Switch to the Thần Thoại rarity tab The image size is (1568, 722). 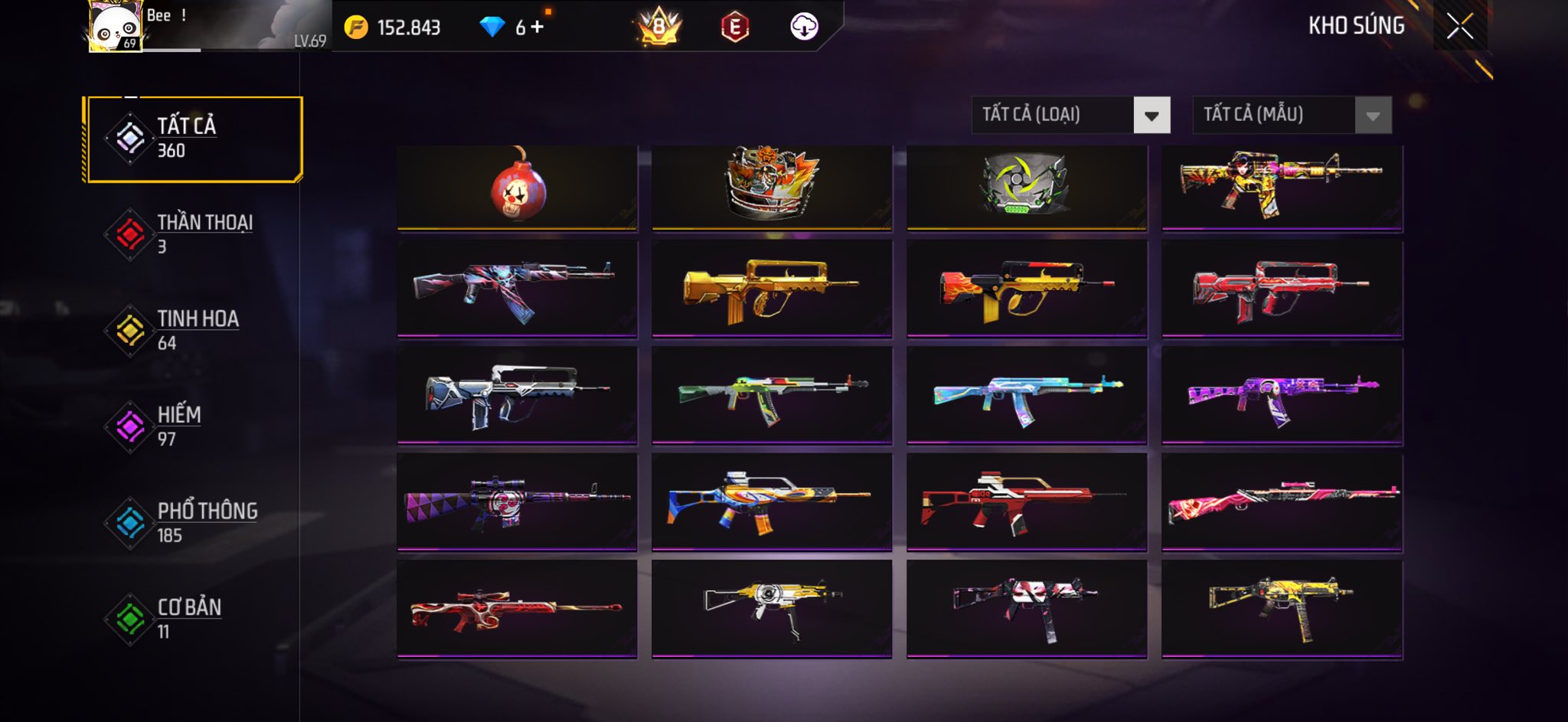(x=191, y=234)
